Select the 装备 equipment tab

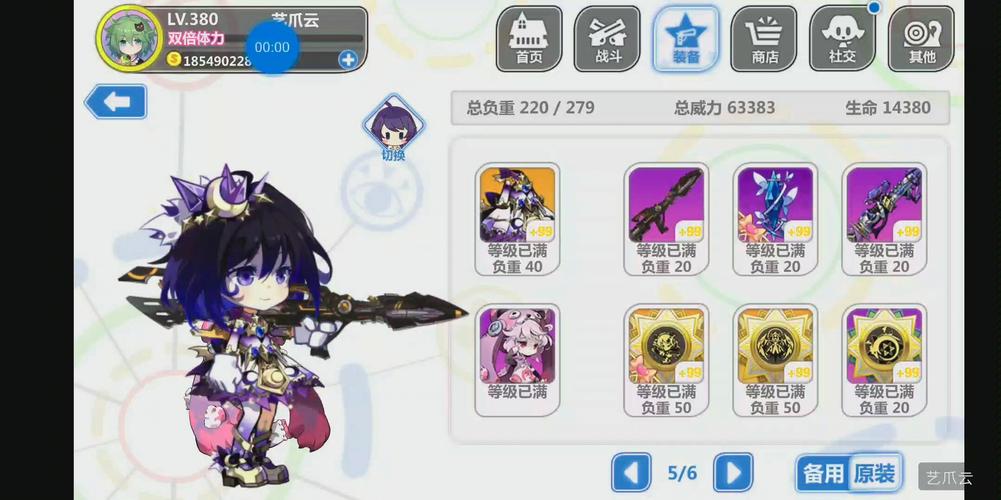[x=686, y=39]
